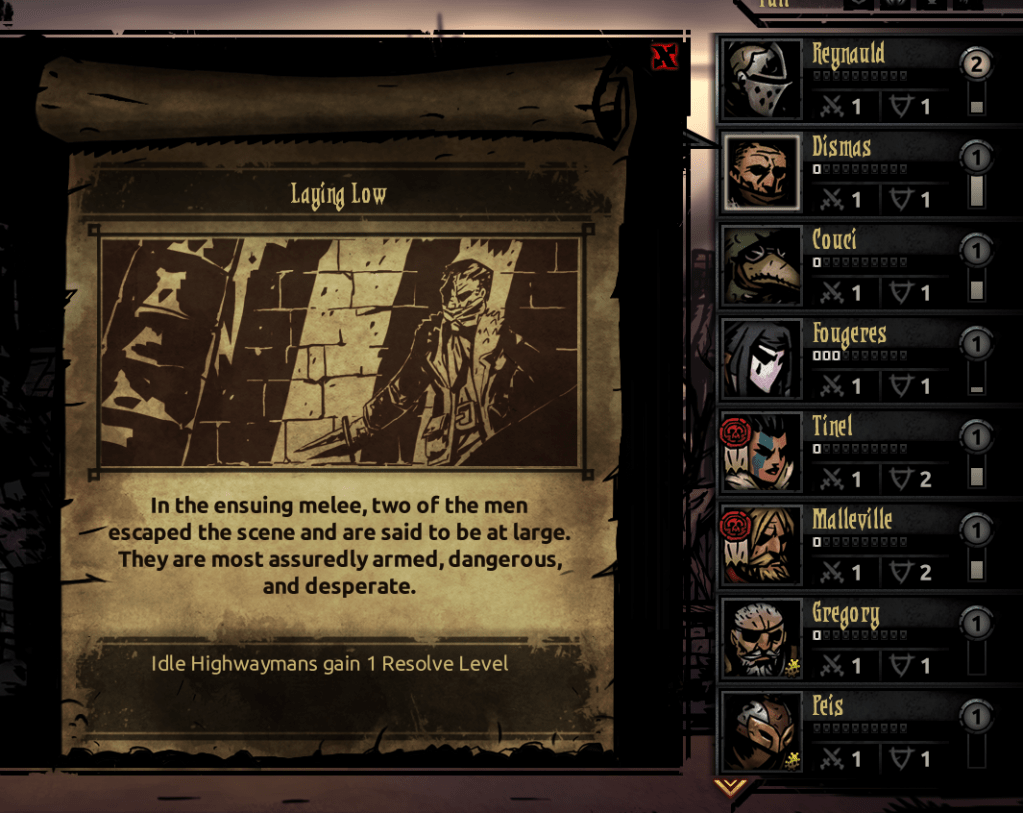This screenshot has width=1023, height=813.
Task: Select Gregory in the hero list
Action: point(849,638)
